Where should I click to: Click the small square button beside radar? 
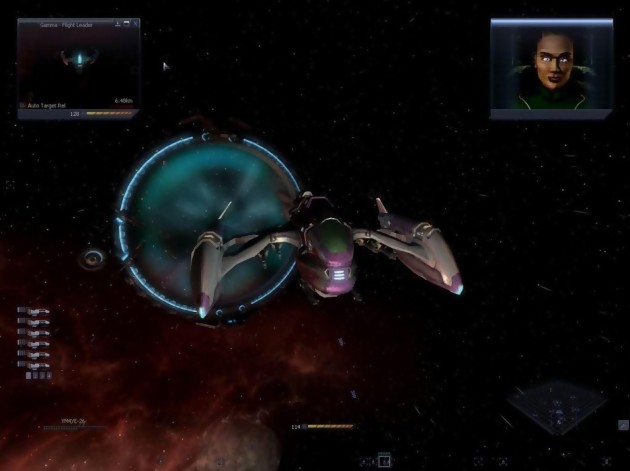[x=623, y=426]
